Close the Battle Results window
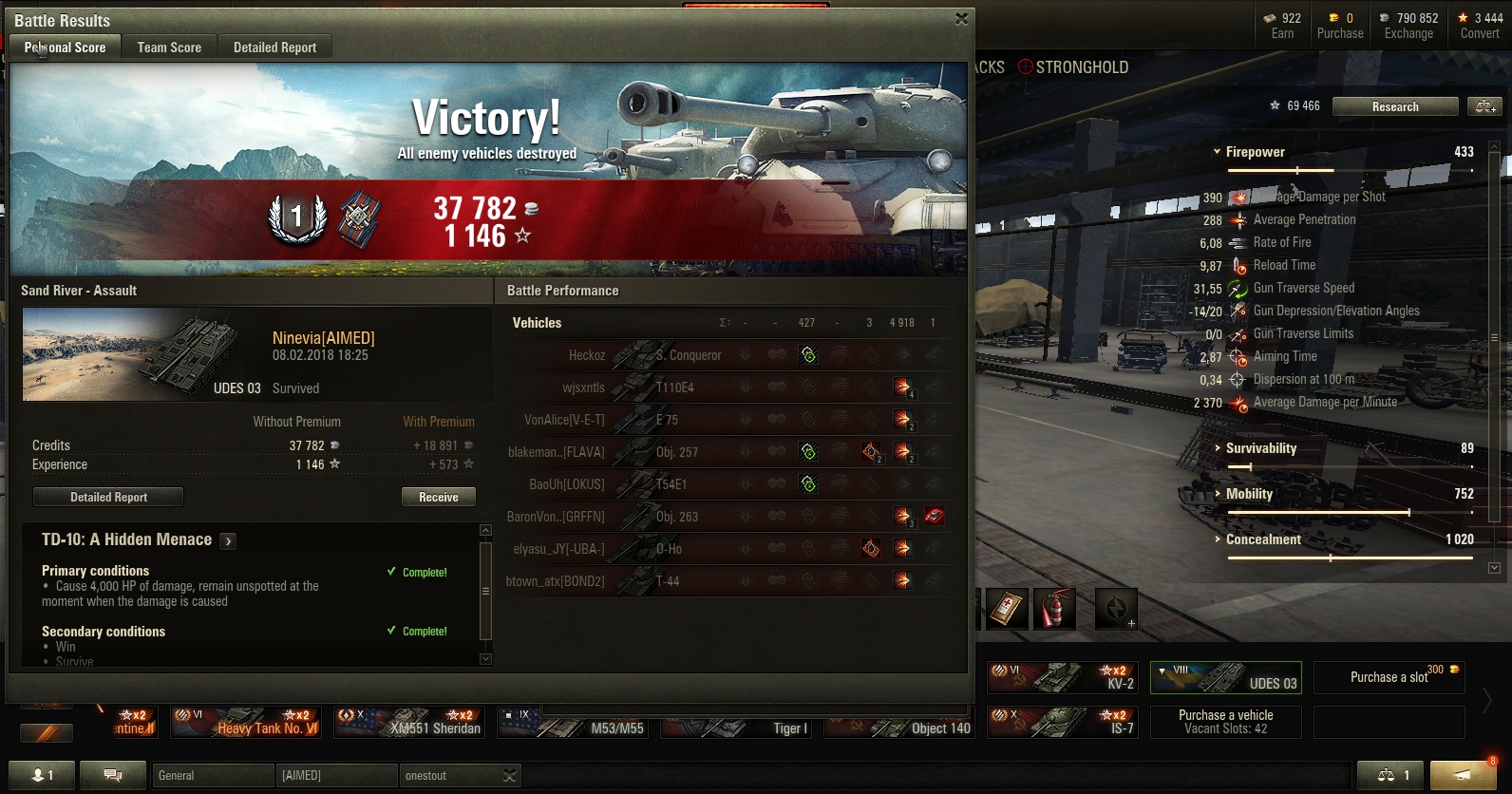 (961, 19)
